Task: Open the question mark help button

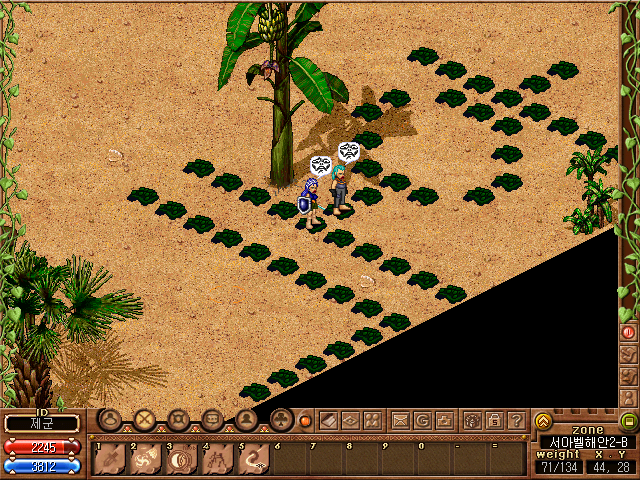Action: (x=516, y=421)
